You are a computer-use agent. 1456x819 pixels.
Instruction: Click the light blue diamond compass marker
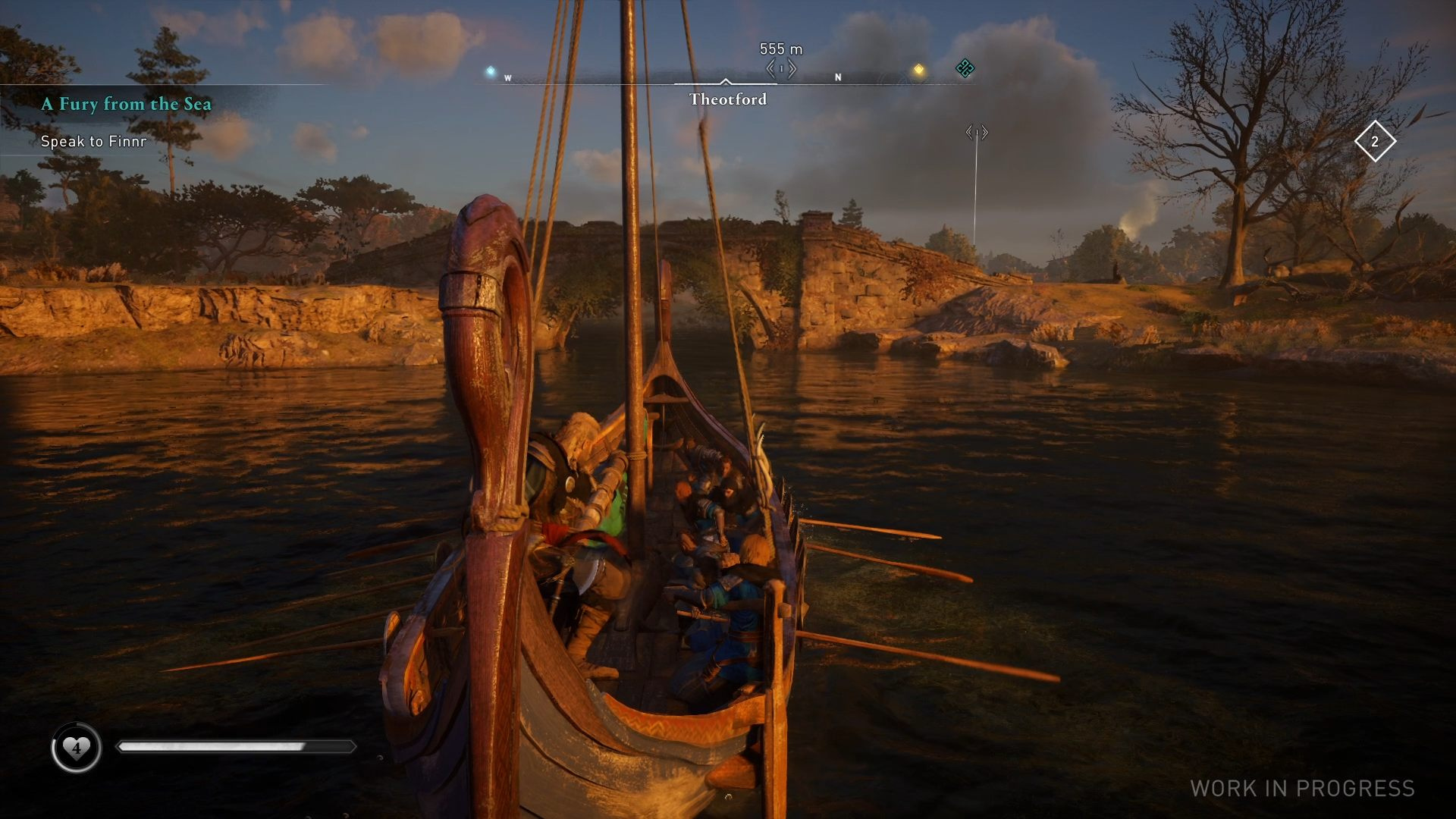point(491,71)
